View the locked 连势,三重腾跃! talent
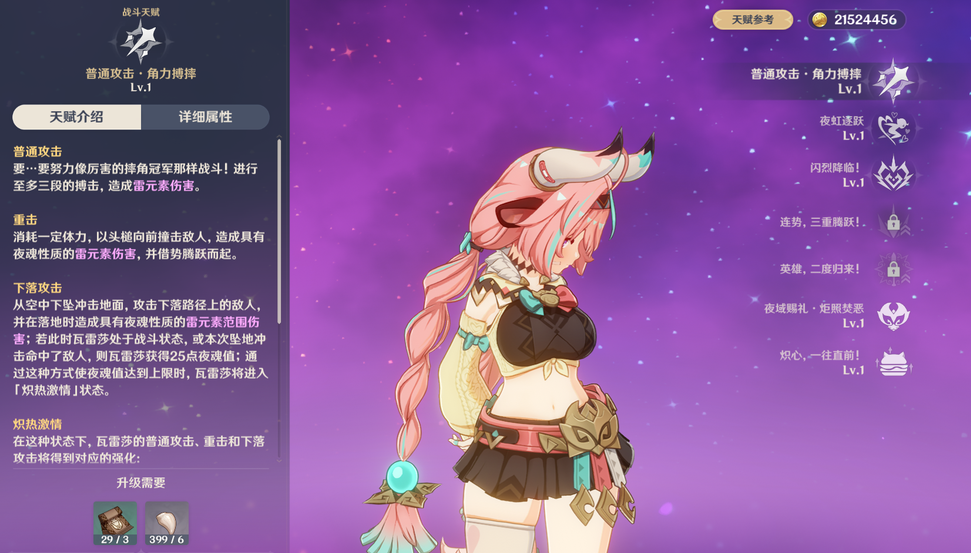 892,221
